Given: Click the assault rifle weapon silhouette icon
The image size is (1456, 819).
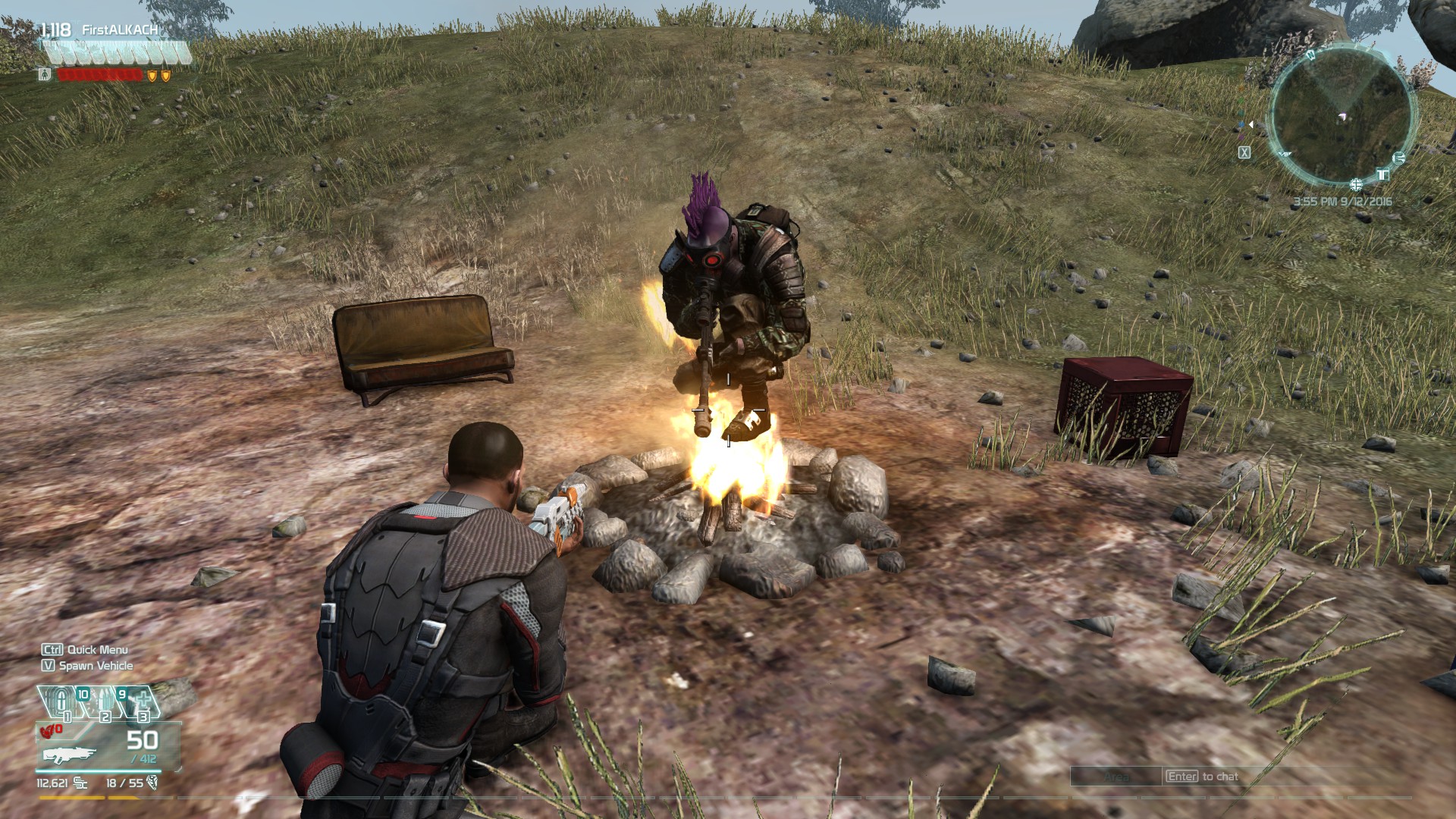Looking at the screenshot, I should [x=70, y=754].
